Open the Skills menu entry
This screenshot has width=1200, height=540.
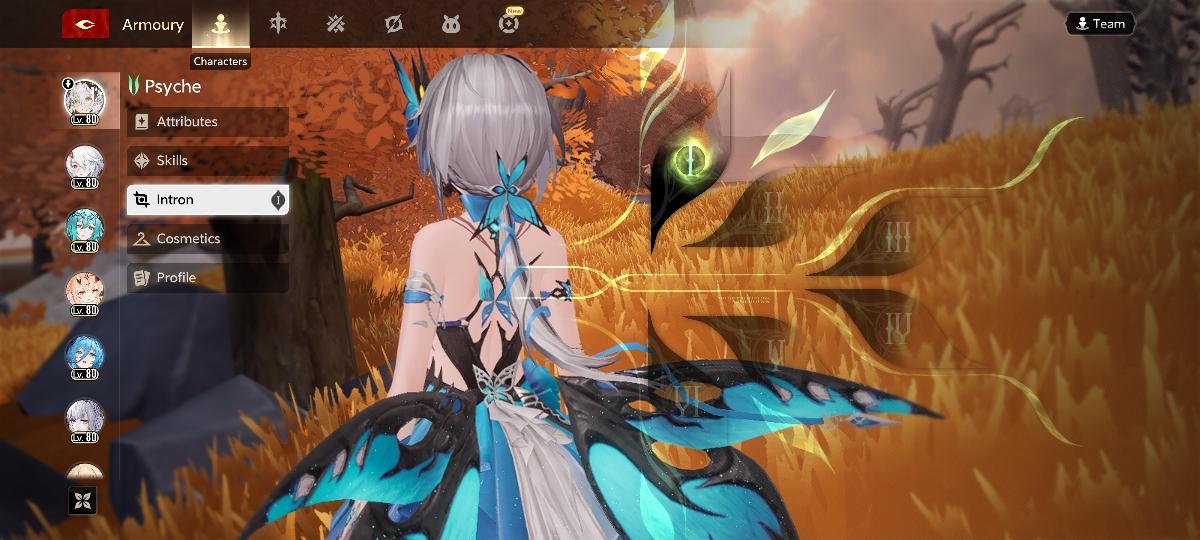(208, 161)
